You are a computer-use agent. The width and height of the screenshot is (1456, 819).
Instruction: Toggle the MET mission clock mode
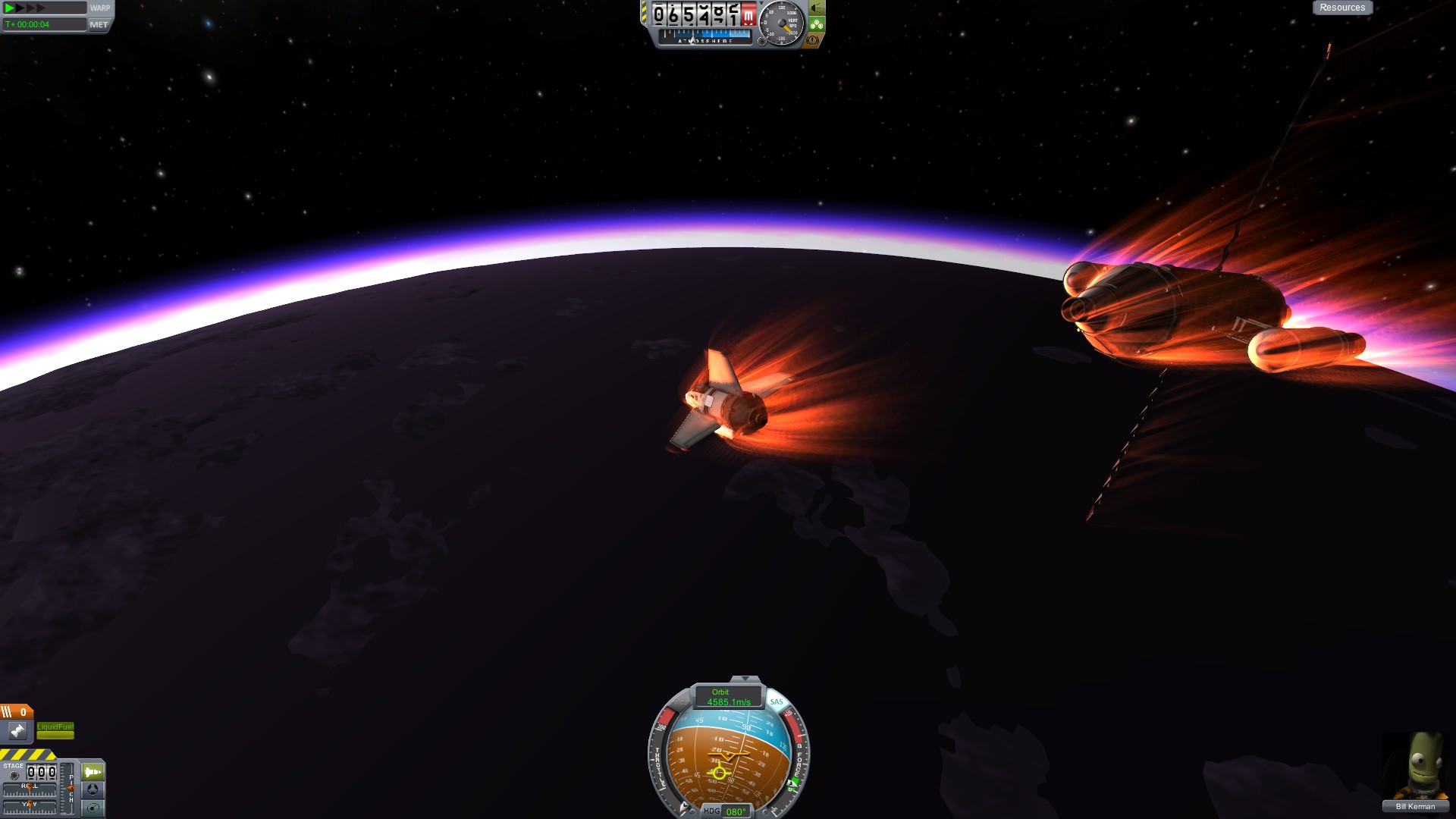click(99, 24)
